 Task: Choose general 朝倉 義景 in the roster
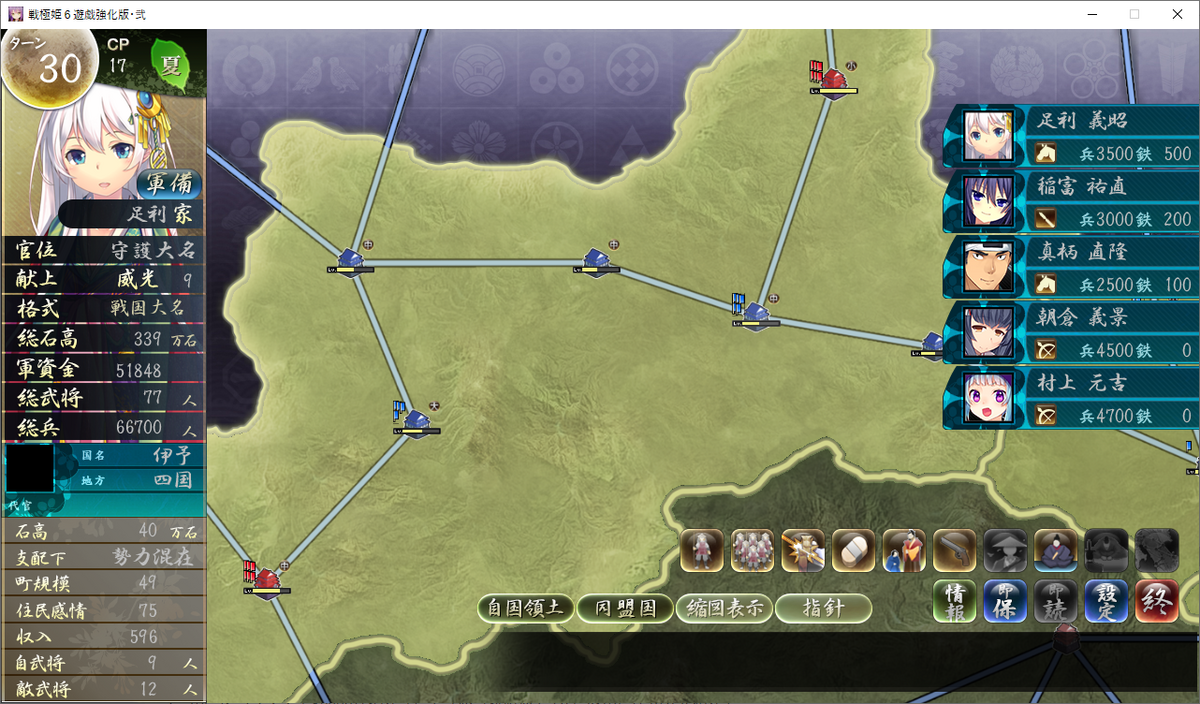pos(1070,333)
